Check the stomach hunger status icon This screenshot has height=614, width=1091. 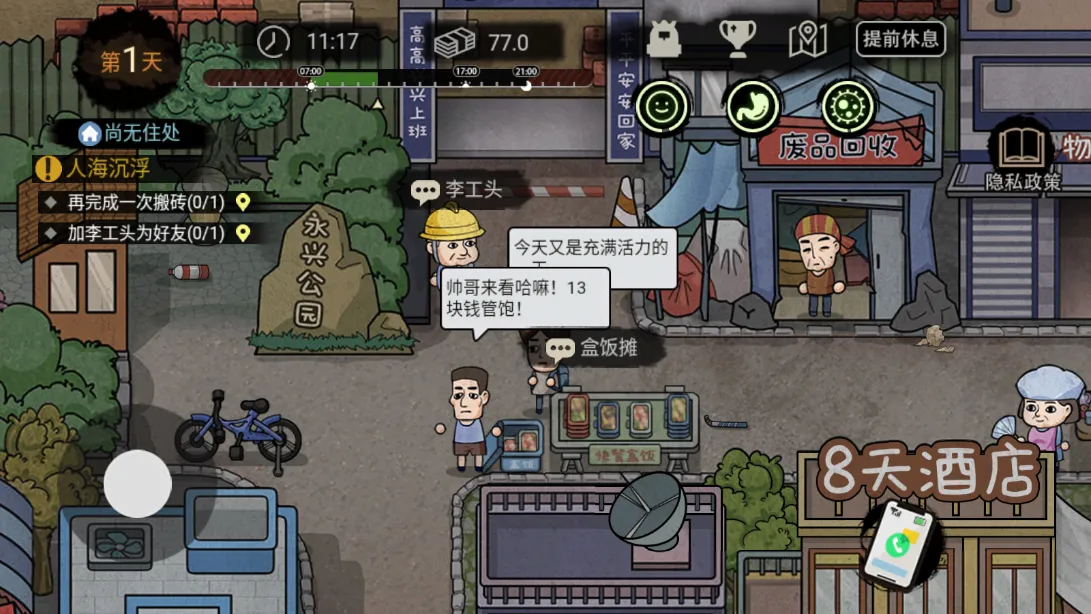point(753,105)
